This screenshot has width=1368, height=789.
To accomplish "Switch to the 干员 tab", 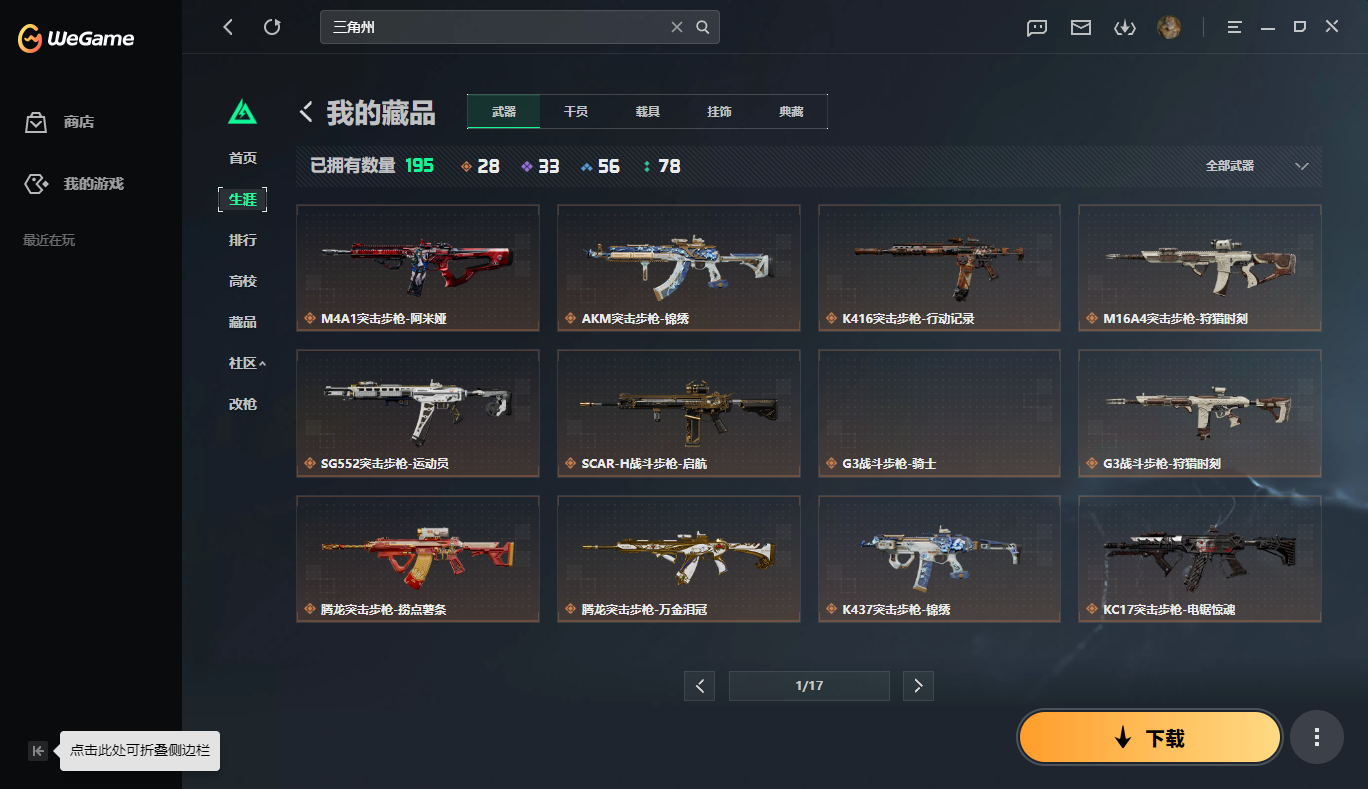I will (575, 111).
